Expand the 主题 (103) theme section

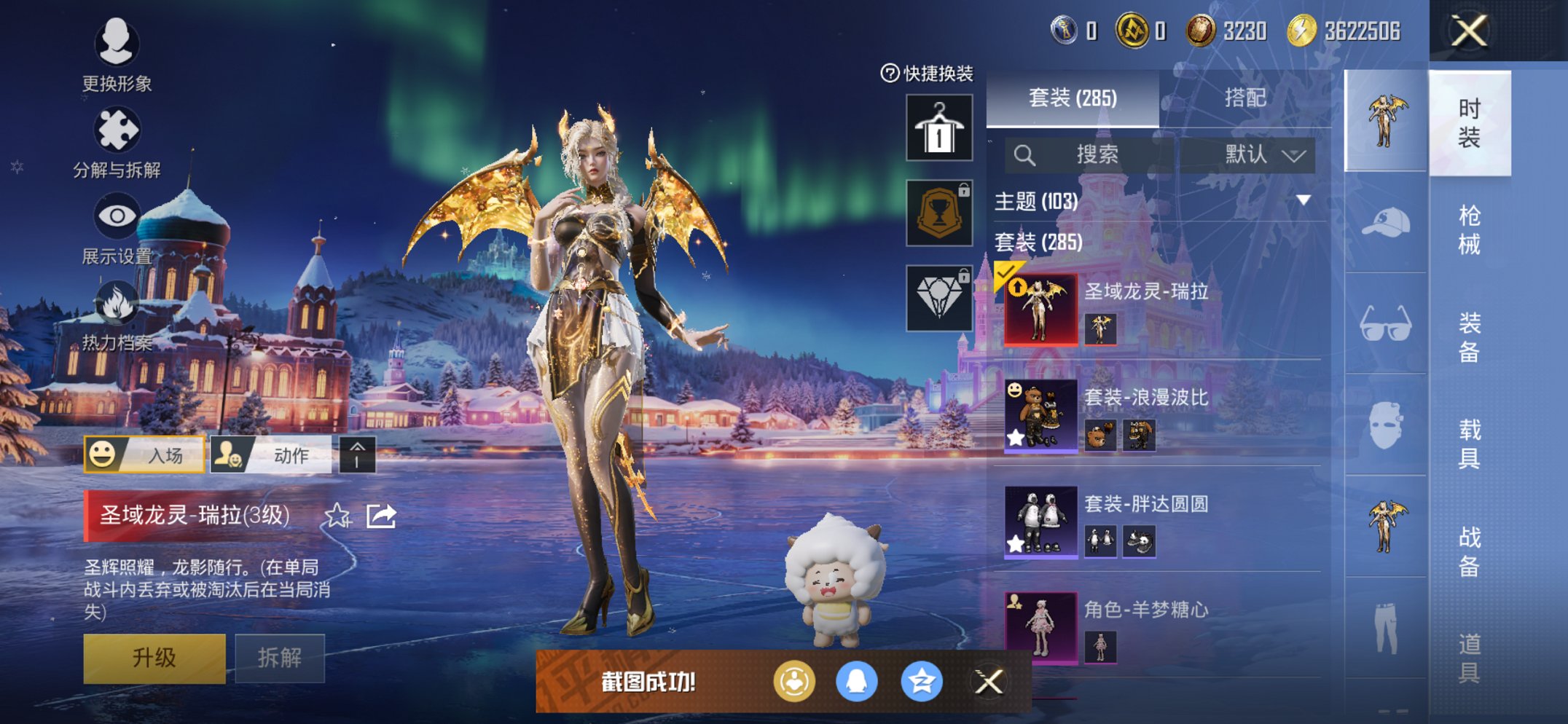coord(1303,200)
